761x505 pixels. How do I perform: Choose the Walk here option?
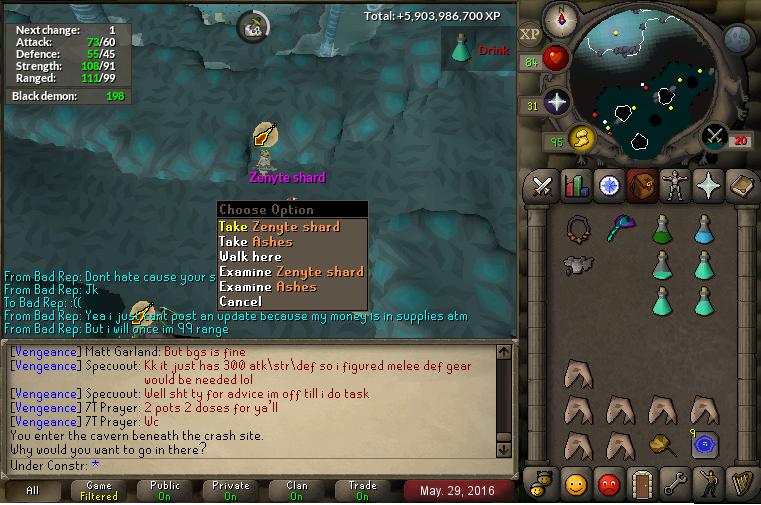pyautogui.click(x=251, y=257)
